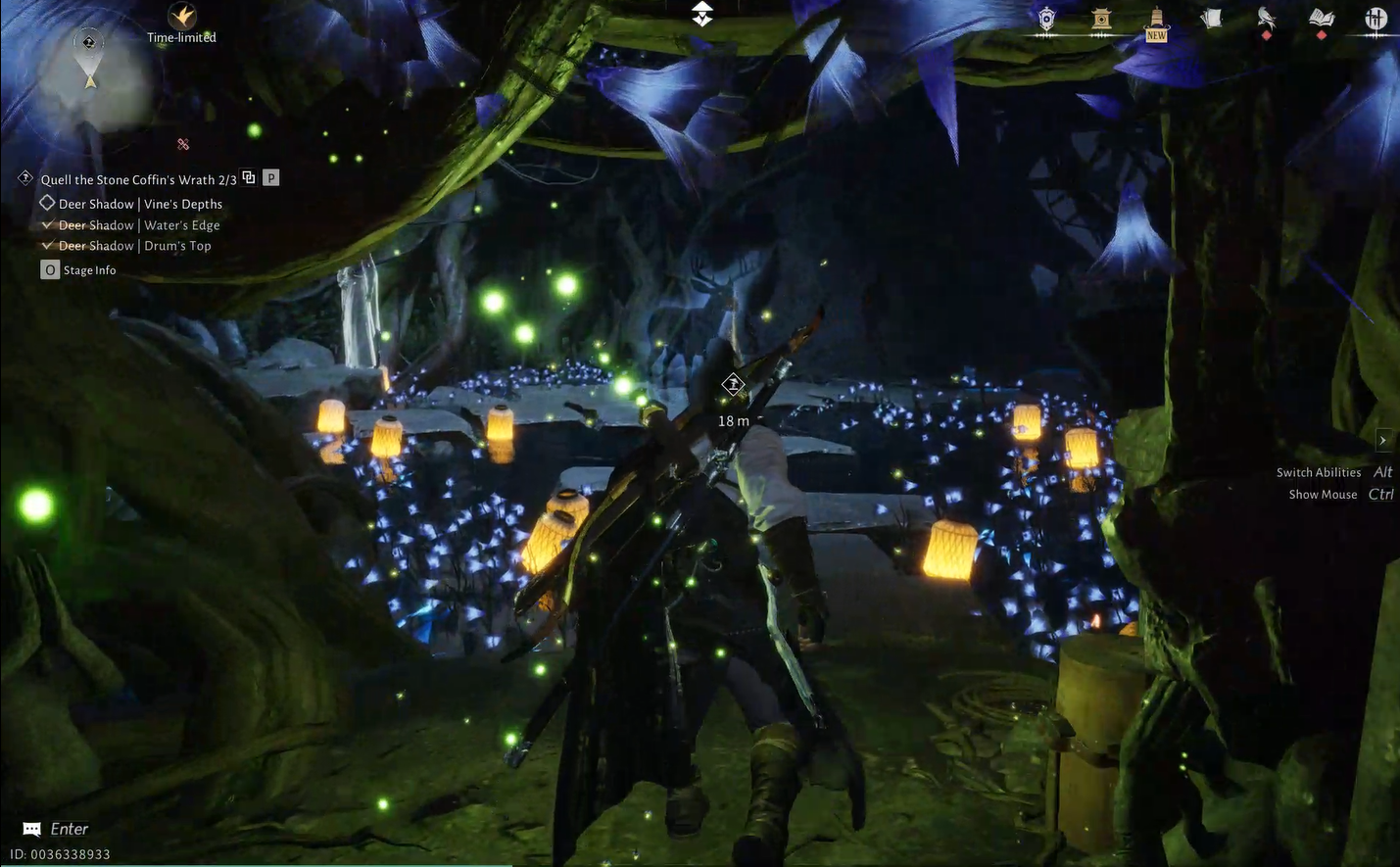This screenshot has width=1400, height=867.
Task: Open the bird icon in top bar
Action: click(x=1266, y=19)
